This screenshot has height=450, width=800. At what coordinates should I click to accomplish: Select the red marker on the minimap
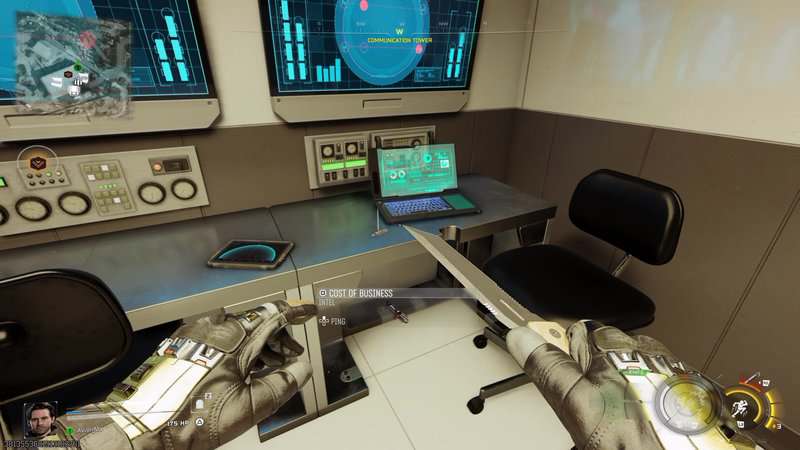point(87,37)
